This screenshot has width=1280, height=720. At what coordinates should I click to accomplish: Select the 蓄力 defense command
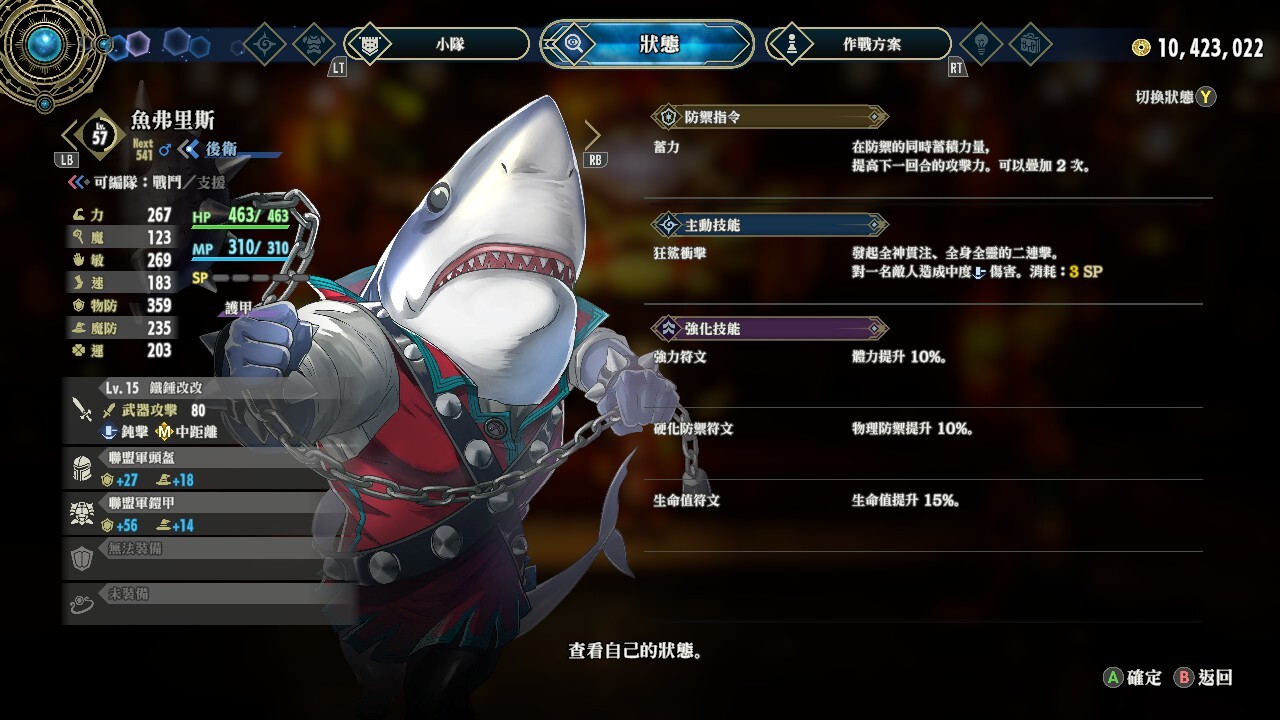(x=924, y=156)
